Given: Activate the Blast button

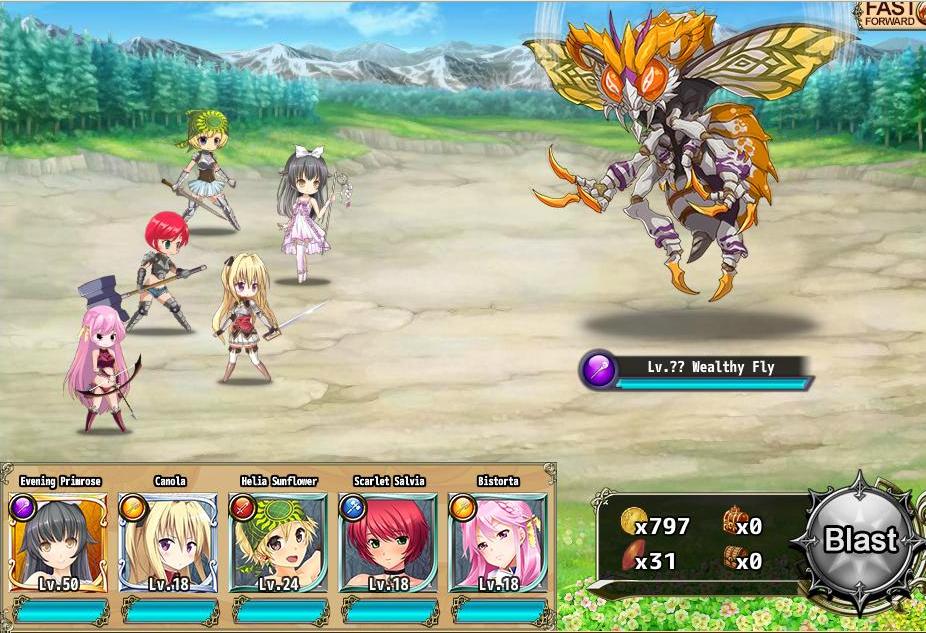Looking at the screenshot, I should pos(859,542).
